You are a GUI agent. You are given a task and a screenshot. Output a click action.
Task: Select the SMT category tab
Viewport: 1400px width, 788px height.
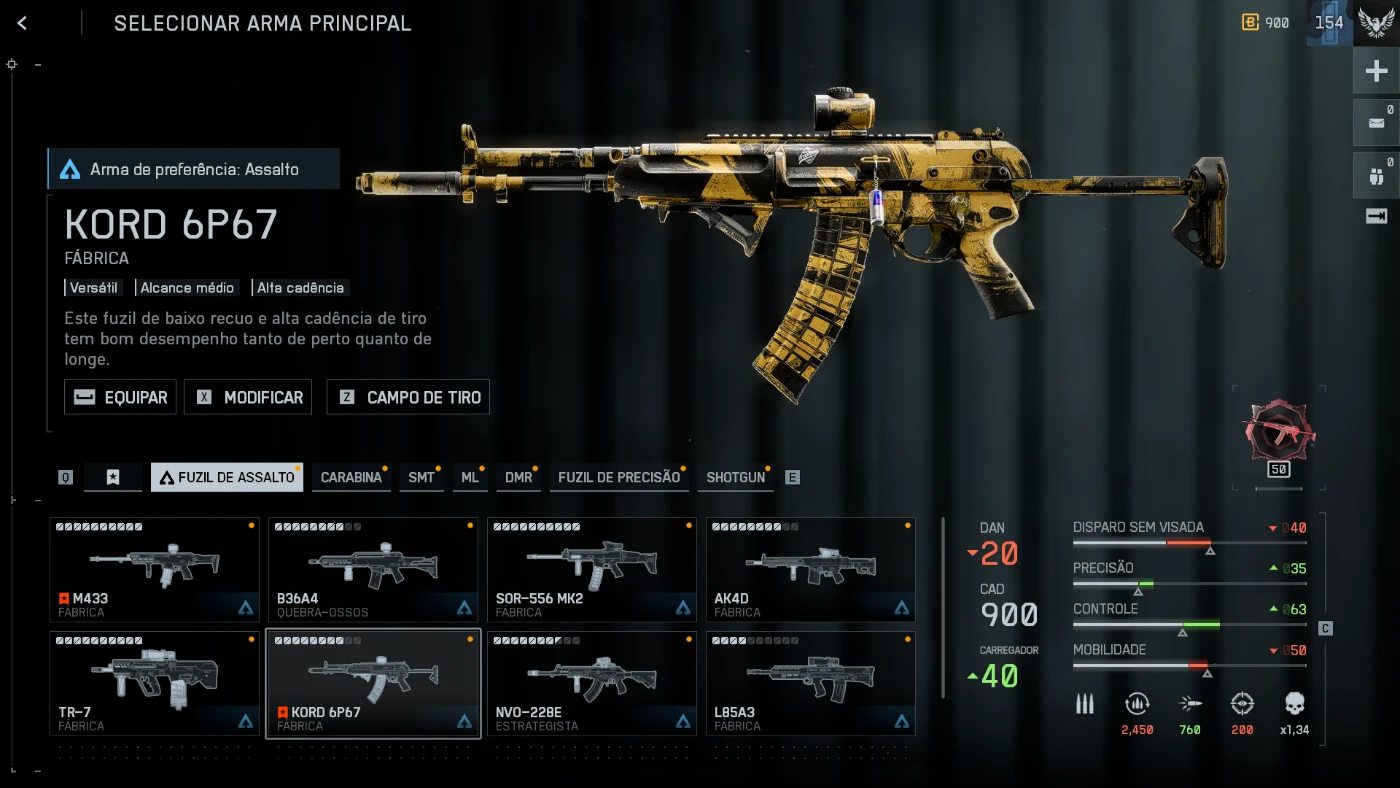point(421,477)
